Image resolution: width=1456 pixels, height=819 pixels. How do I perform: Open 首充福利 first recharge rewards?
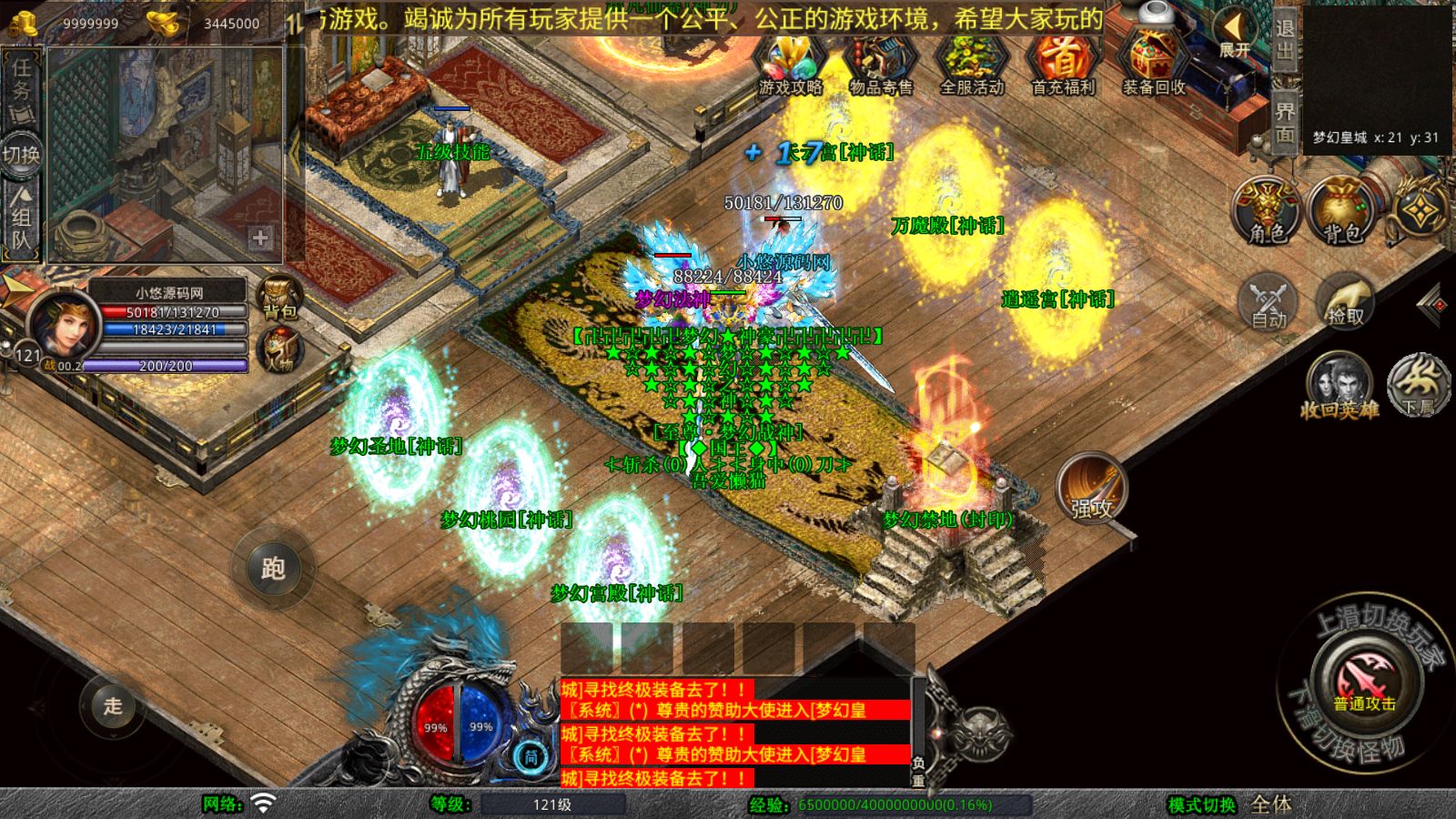(1062, 64)
